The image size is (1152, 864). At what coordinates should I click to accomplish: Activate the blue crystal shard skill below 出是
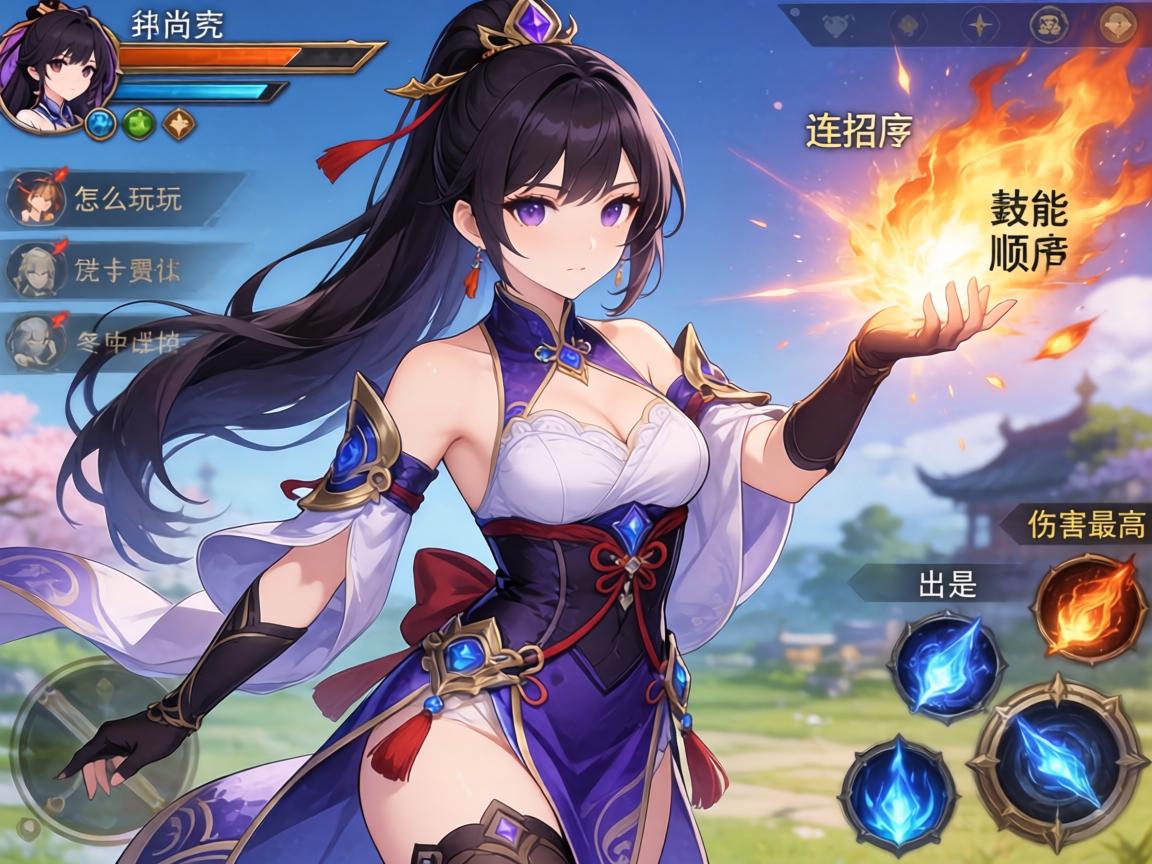947,667
